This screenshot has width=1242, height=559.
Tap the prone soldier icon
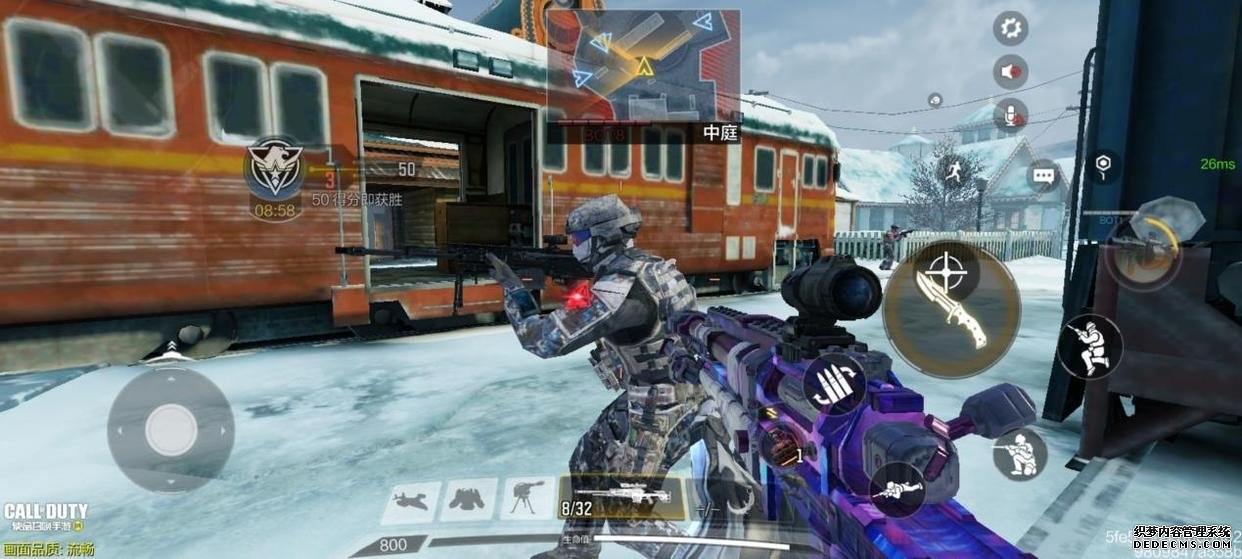897,490
